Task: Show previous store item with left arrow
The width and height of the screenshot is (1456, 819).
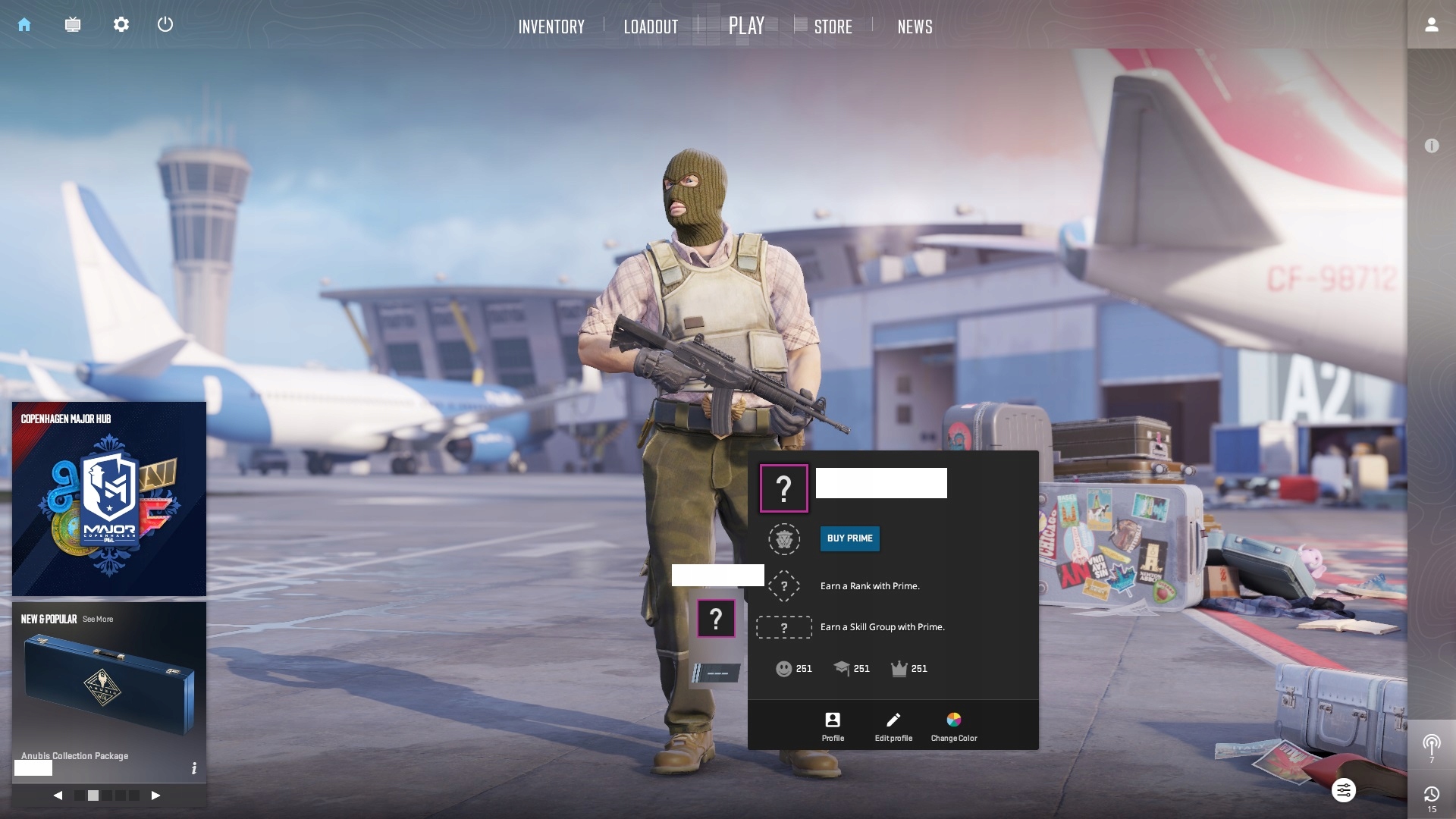Action: pyautogui.click(x=58, y=795)
